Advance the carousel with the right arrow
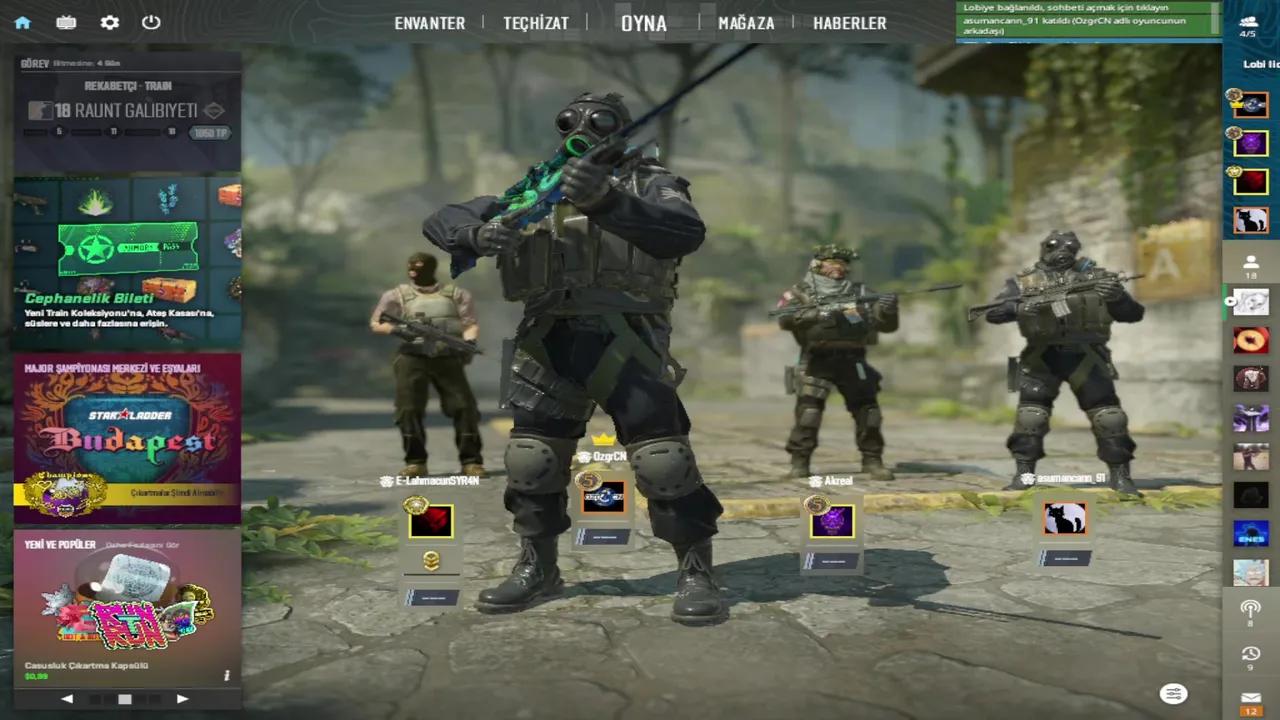Viewport: 1280px width, 720px height. tap(182, 698)
